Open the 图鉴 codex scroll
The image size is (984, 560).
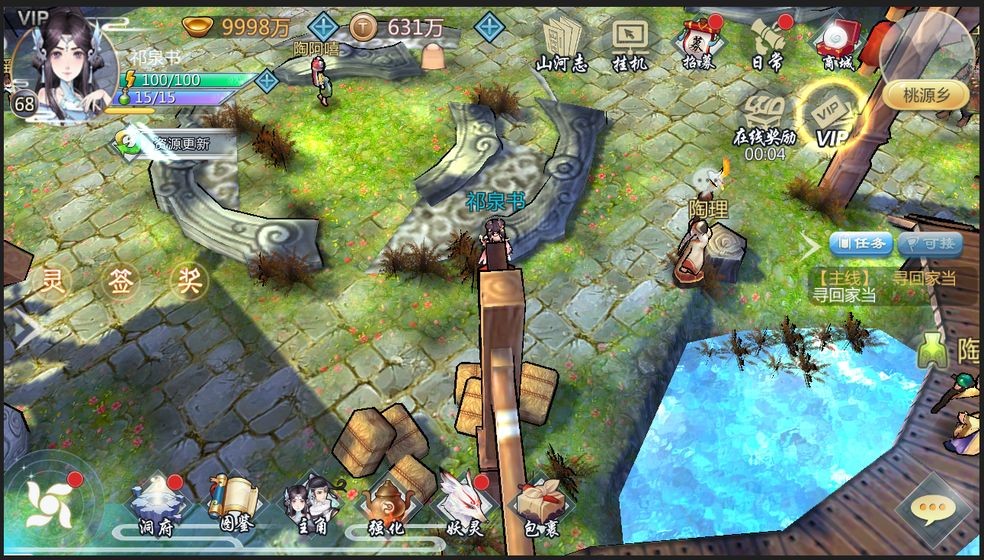pyautogui.click(x=229, y=506)
